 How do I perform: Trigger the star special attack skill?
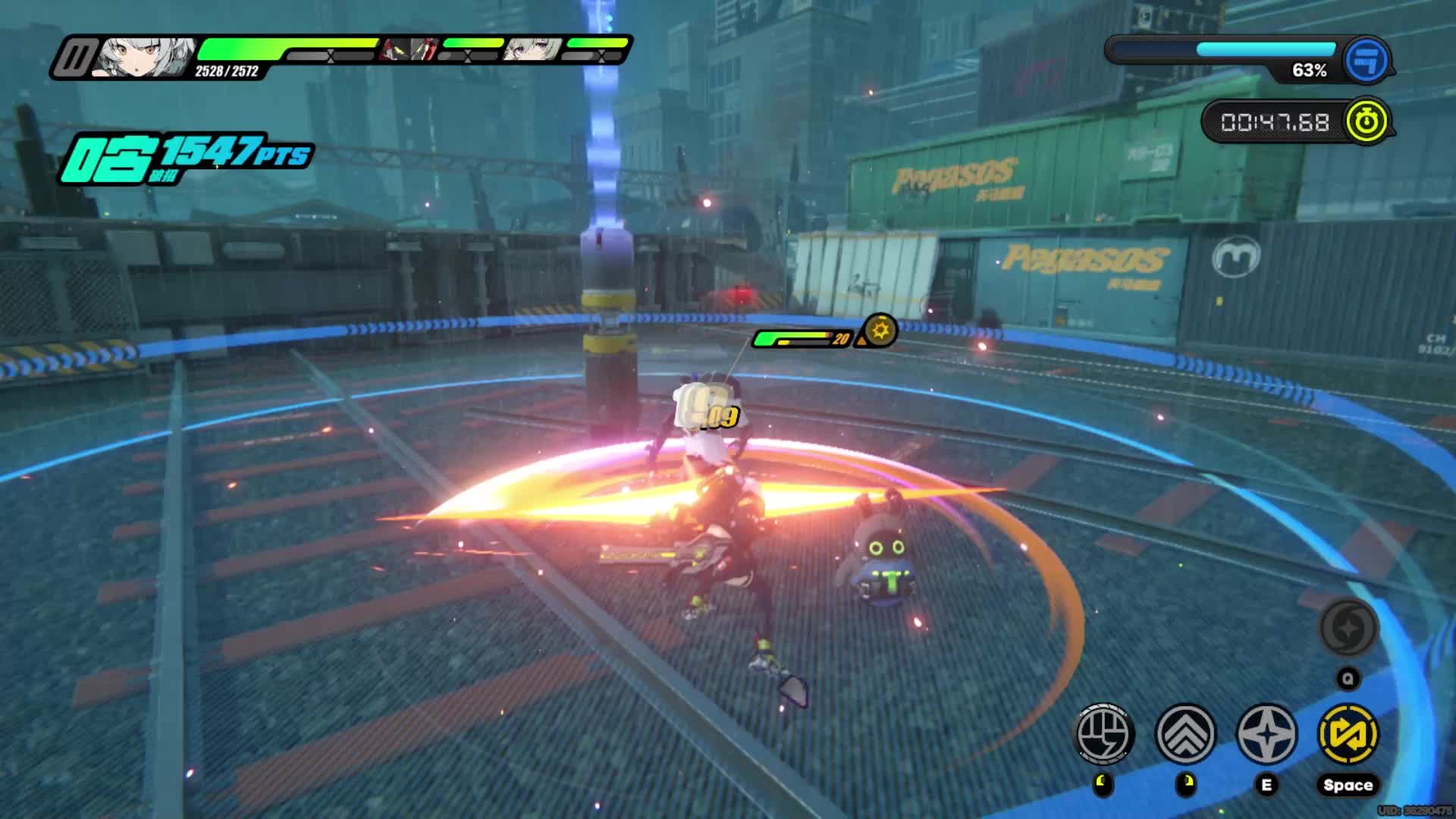[x=1266, y=733]
